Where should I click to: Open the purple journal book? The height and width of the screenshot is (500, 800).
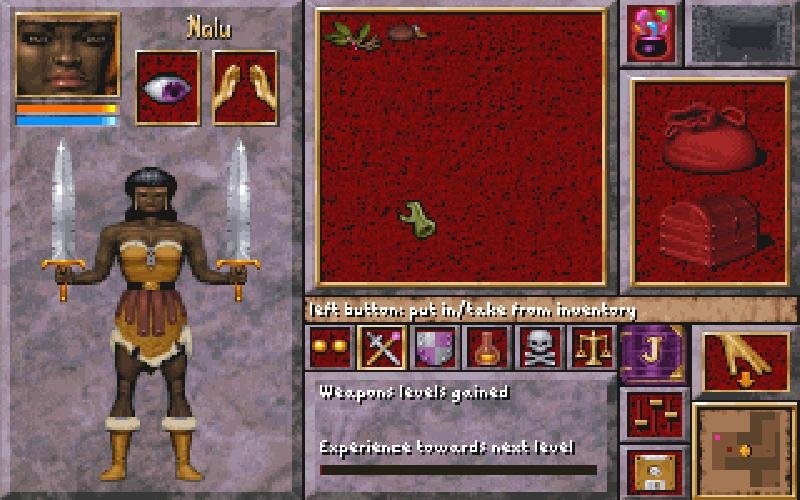(652, 353)
